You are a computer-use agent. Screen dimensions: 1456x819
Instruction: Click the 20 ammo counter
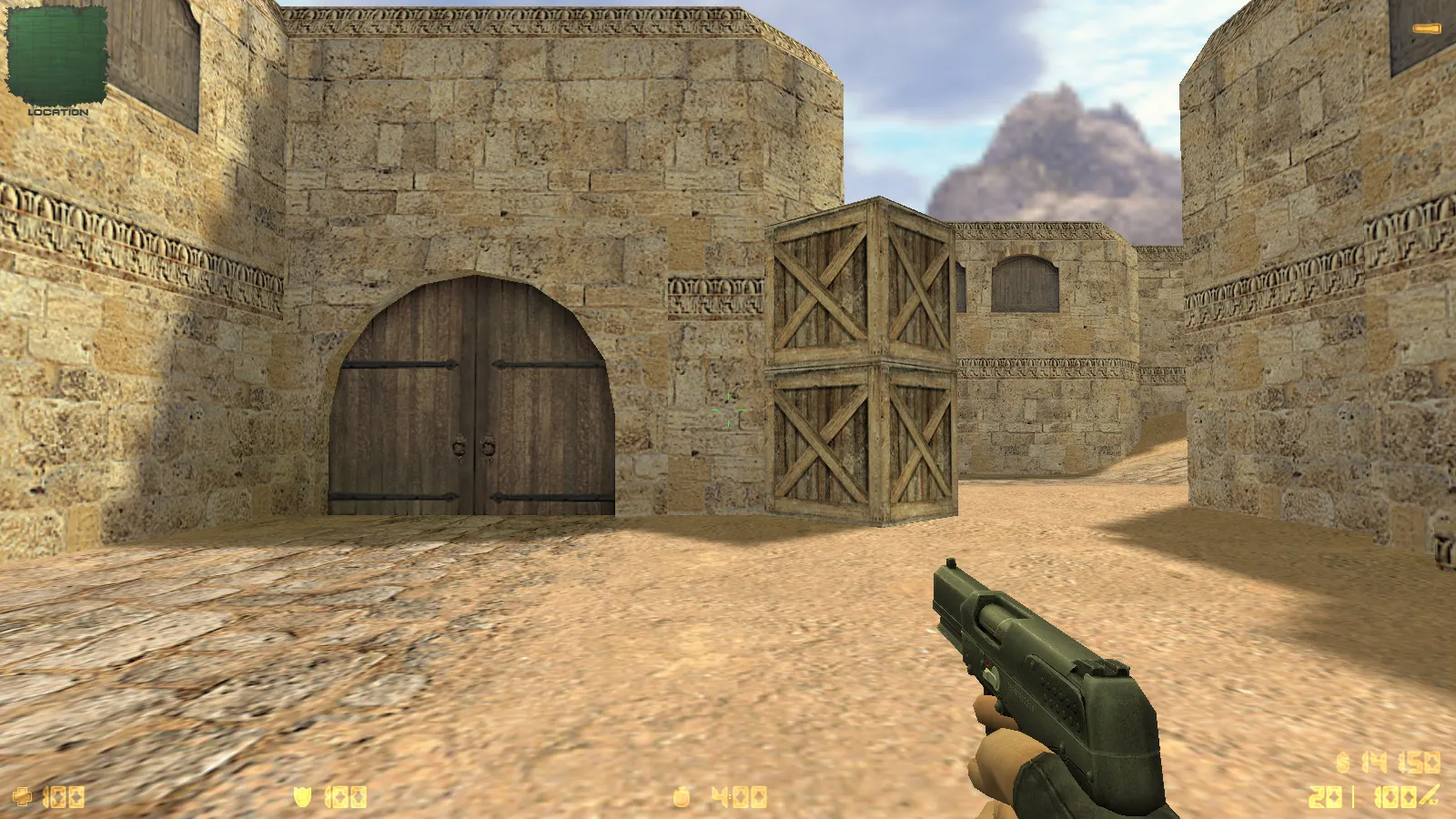pos(1326,797)
